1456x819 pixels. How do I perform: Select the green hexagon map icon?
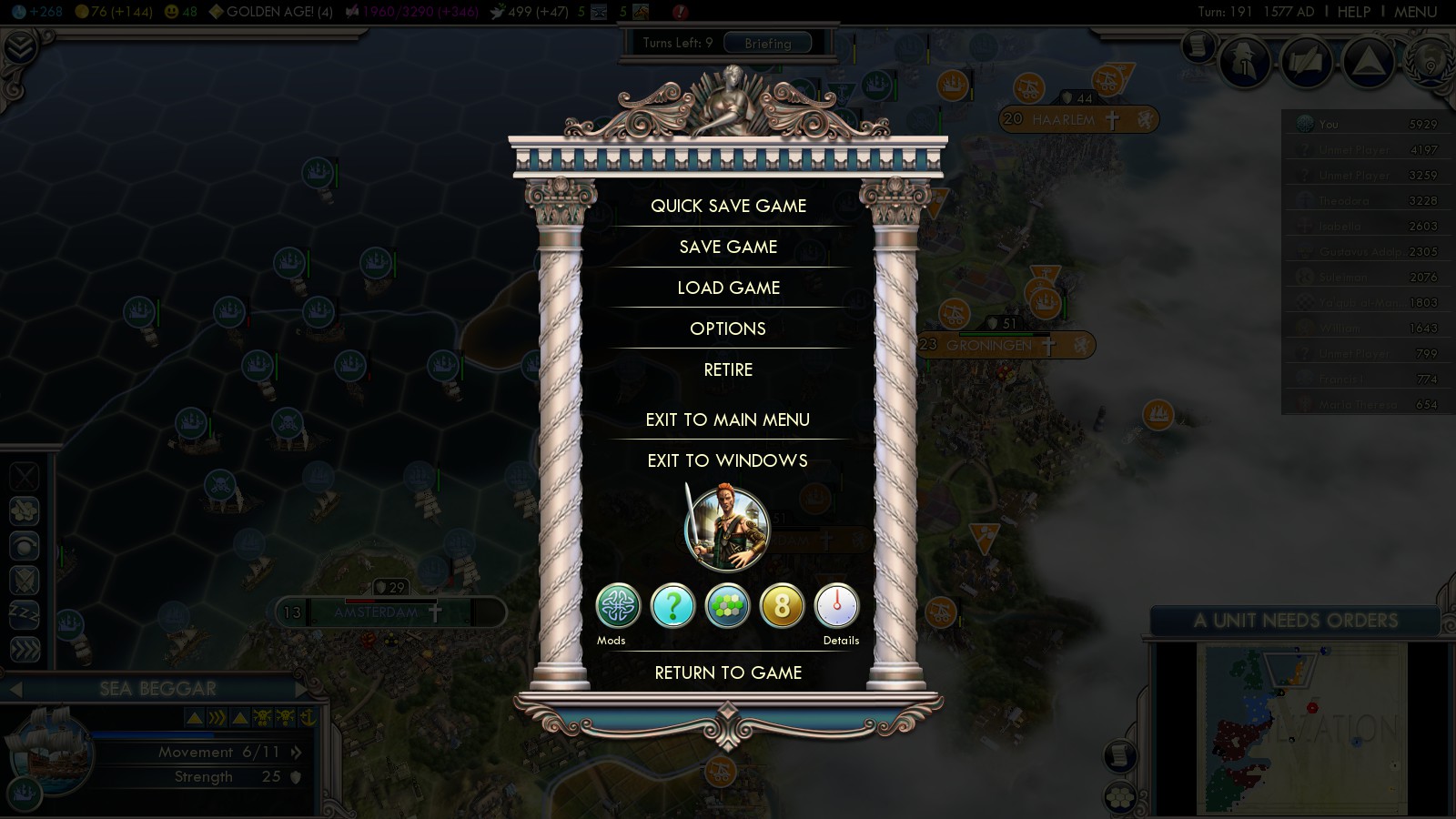pos(728,606)
